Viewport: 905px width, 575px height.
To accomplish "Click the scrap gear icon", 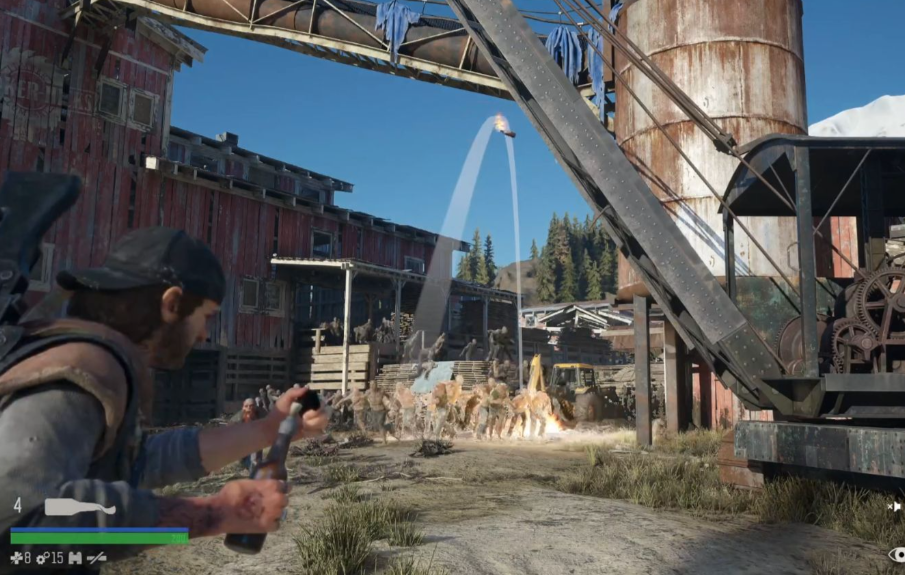I will tap(41, 558).
